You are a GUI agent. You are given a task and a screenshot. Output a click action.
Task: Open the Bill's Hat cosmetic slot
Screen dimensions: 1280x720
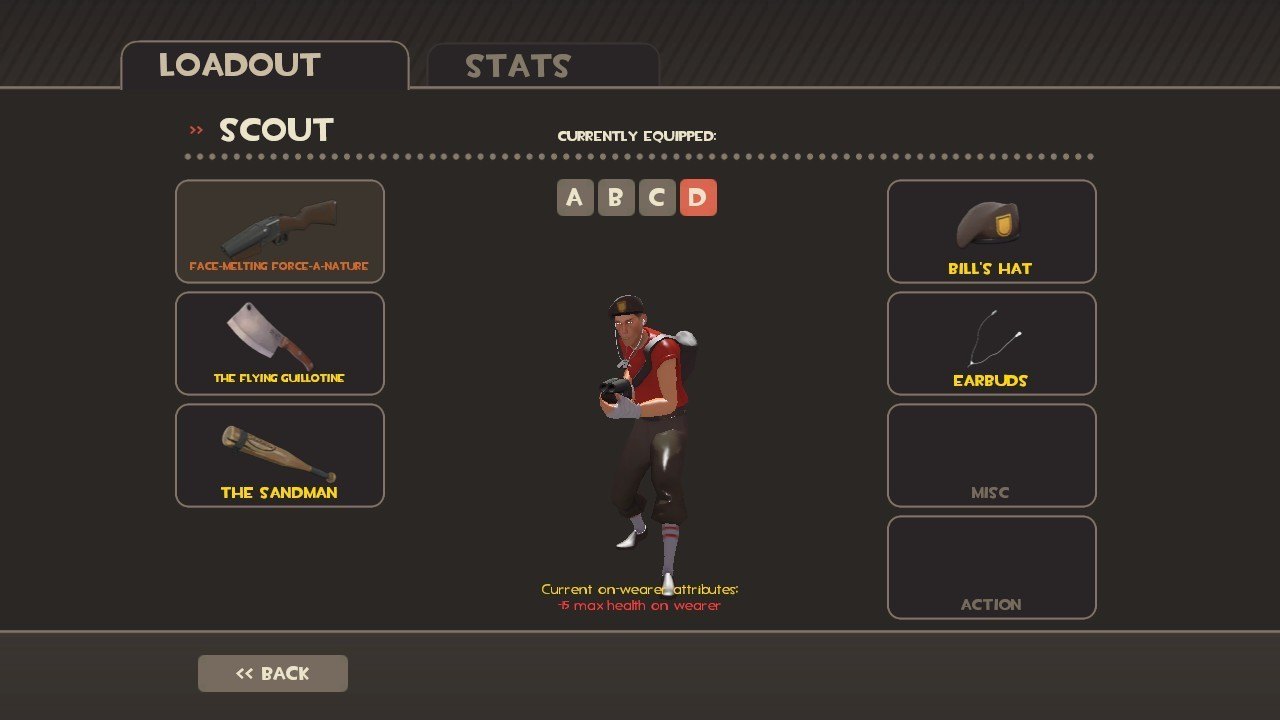991,231
